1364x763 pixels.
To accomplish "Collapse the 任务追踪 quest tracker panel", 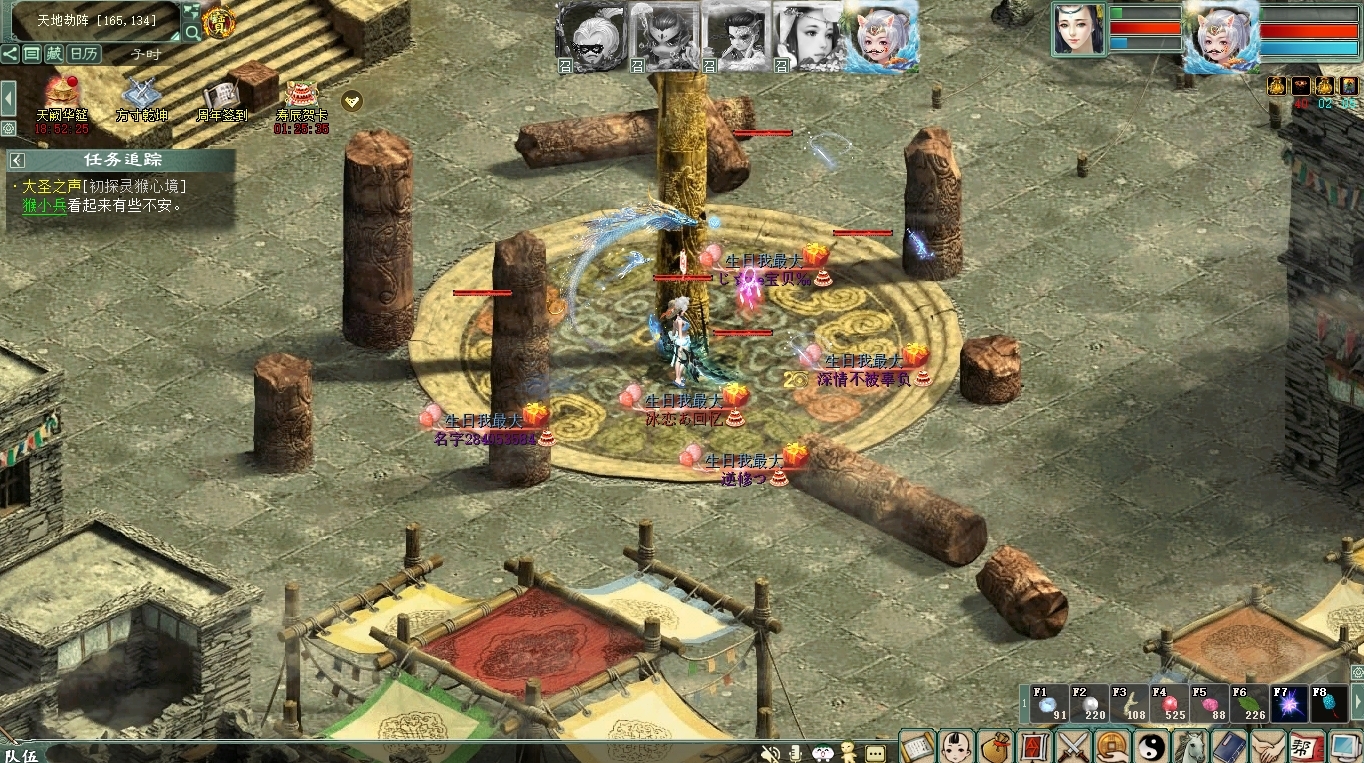I will 18,160.
